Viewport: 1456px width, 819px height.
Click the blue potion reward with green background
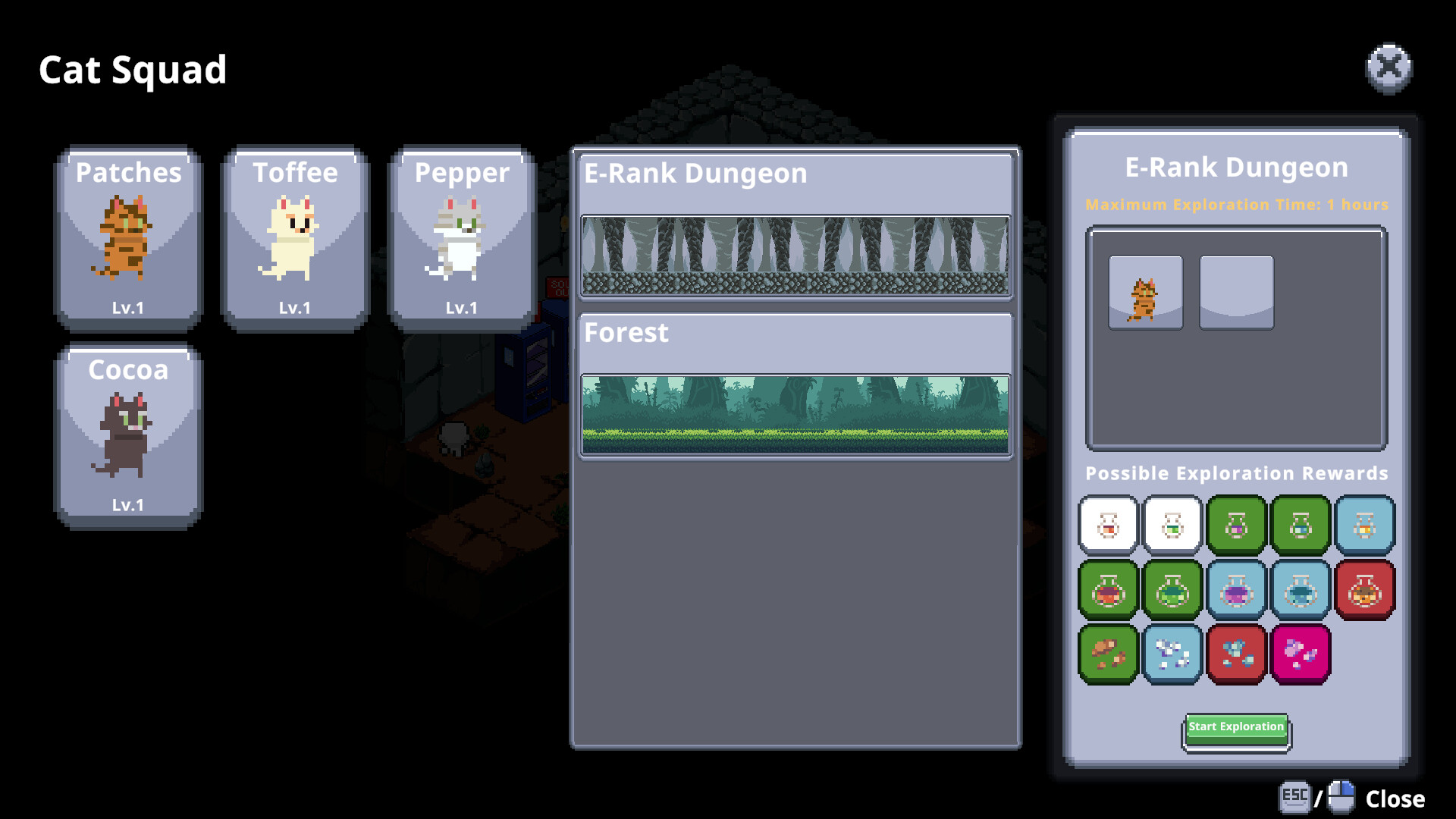(x=1301, y=525)
